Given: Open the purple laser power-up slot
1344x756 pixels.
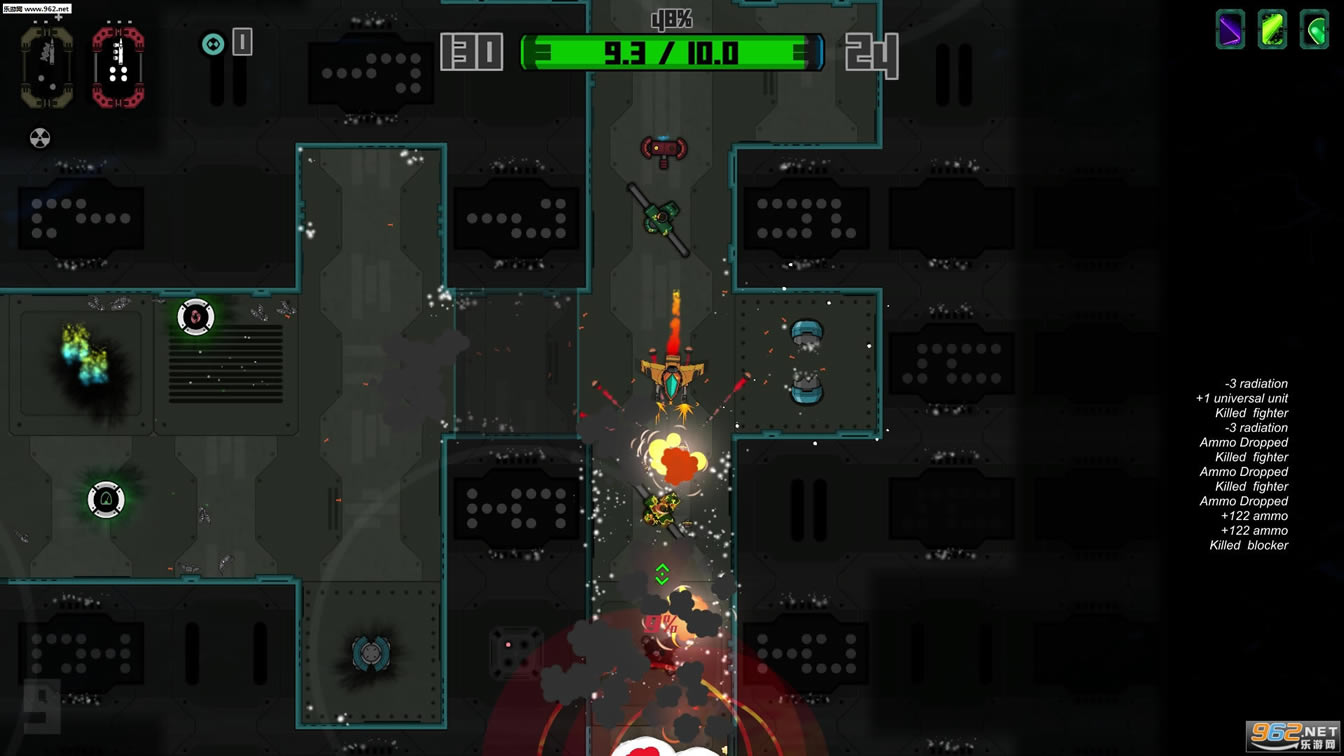Looking at the screenshot, I should (x=1229, y=30).
